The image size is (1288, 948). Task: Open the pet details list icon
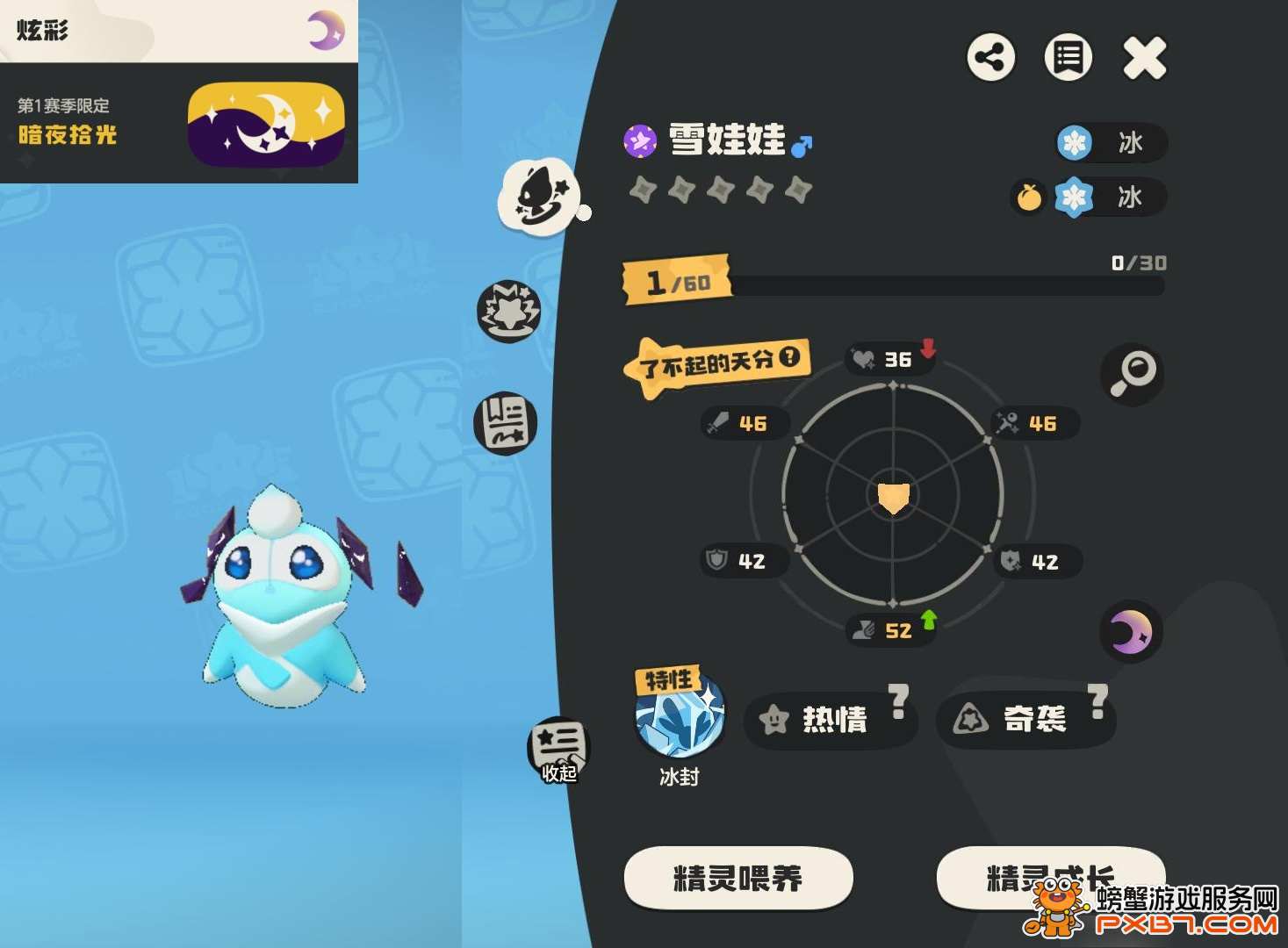click(x=1067, y=57)
